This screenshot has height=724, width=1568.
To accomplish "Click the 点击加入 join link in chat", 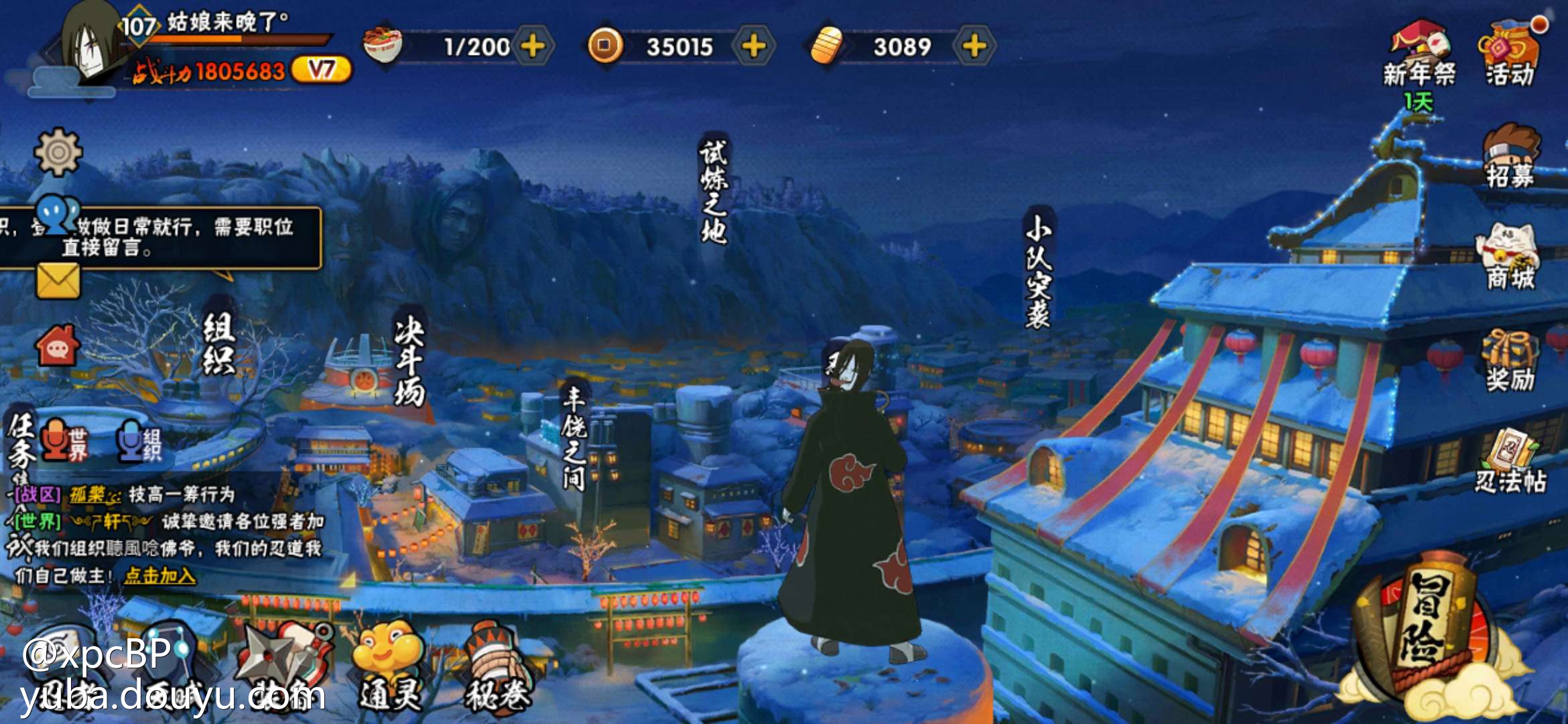I will [x=160, y=575].
